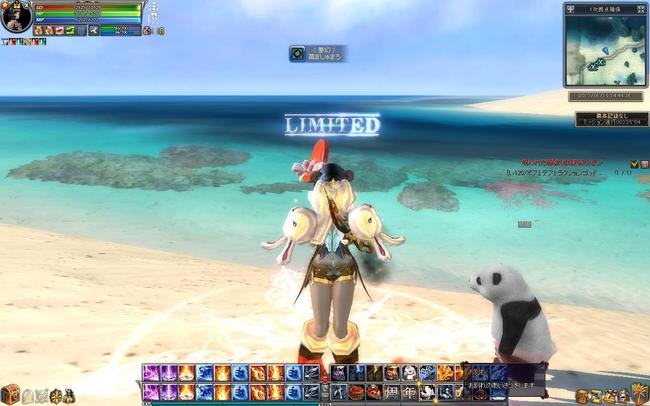Toggle the quest tracker checkmark
The image size is (650, 406).
(634, 163)
